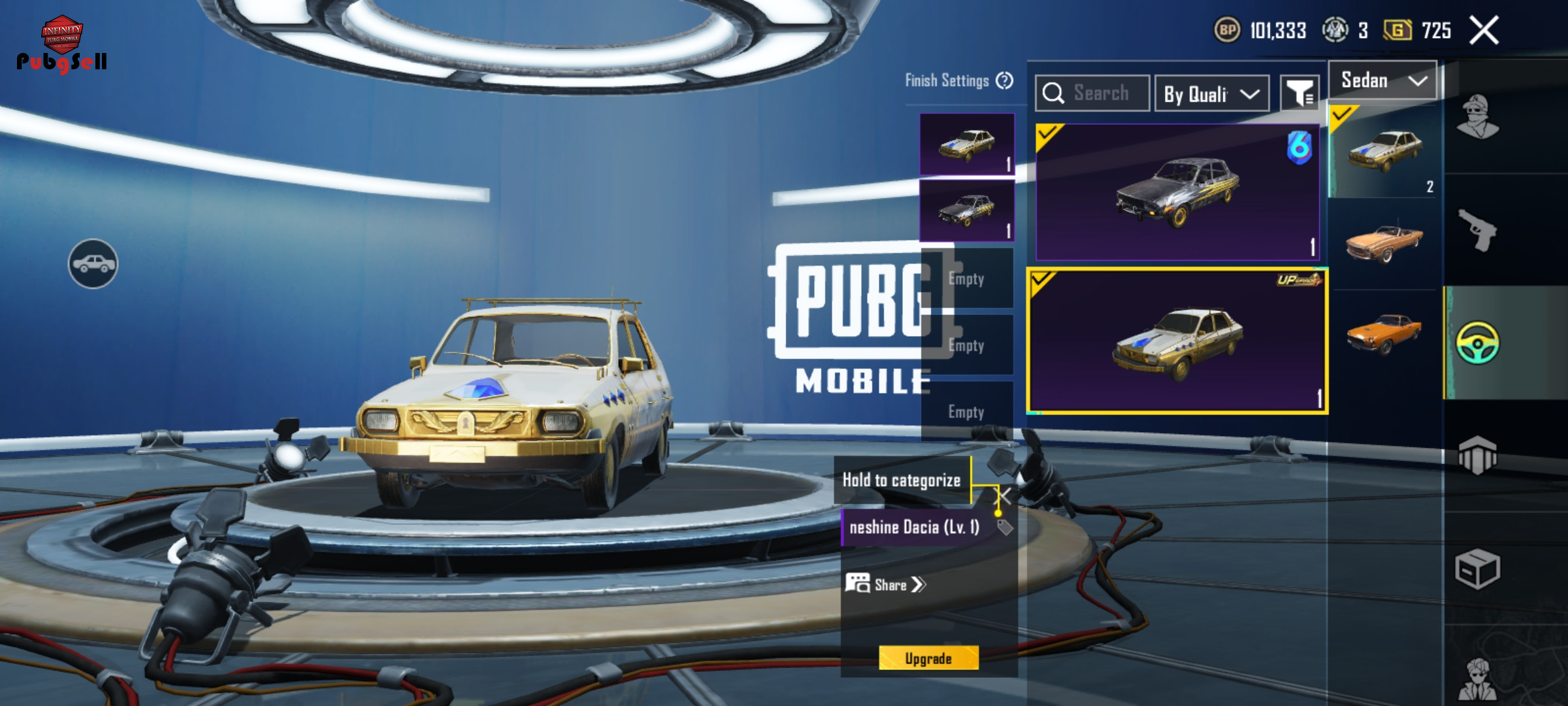The image size is (1568, 706).
Task: Choose the orange coupe vehicle thumbnail
Action: click(x=1384, y=333)
